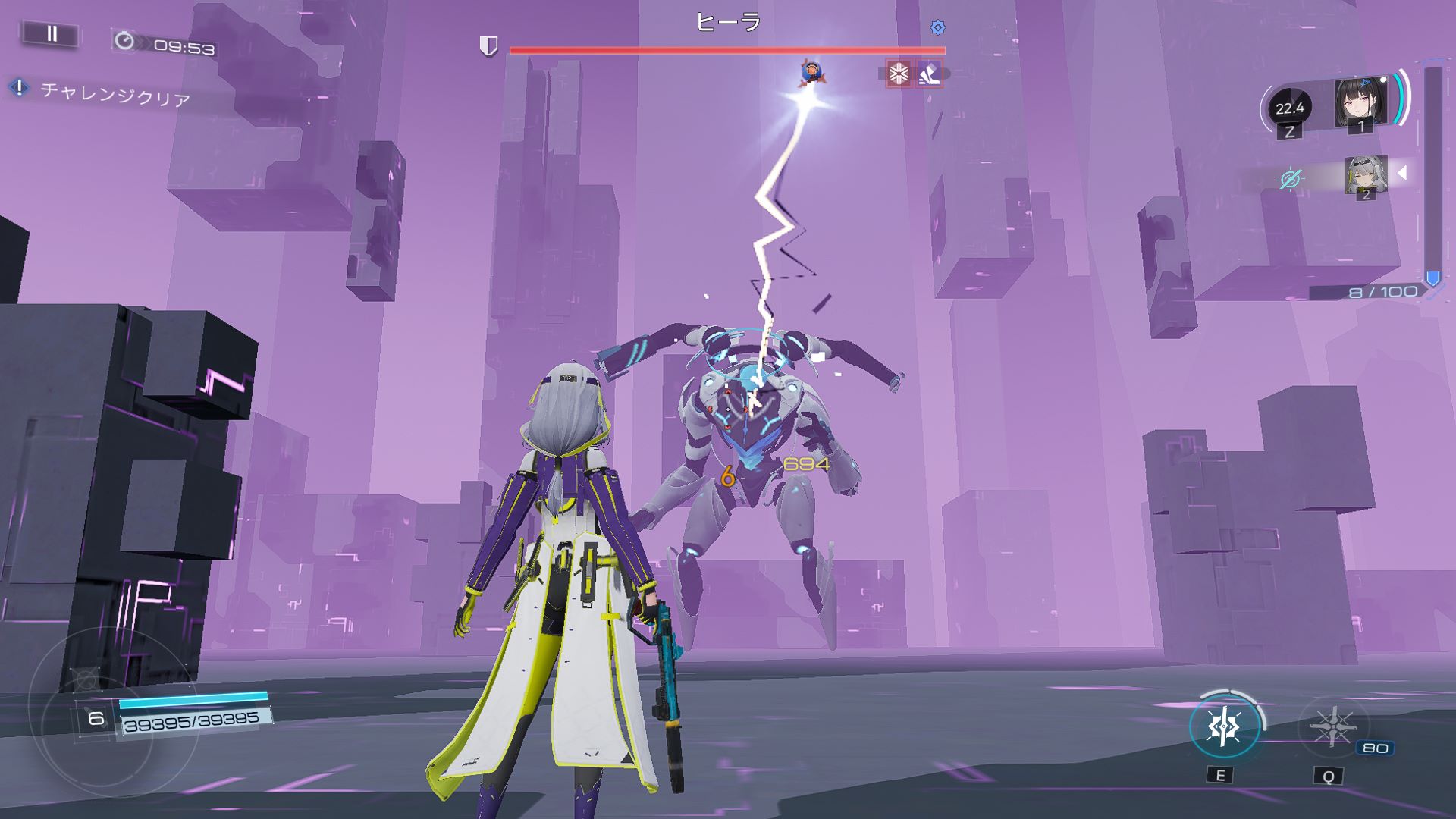Inspect the boss status icon beside the snowflake
Viewport: 1456px width, 819px height.
coord(929,74)
